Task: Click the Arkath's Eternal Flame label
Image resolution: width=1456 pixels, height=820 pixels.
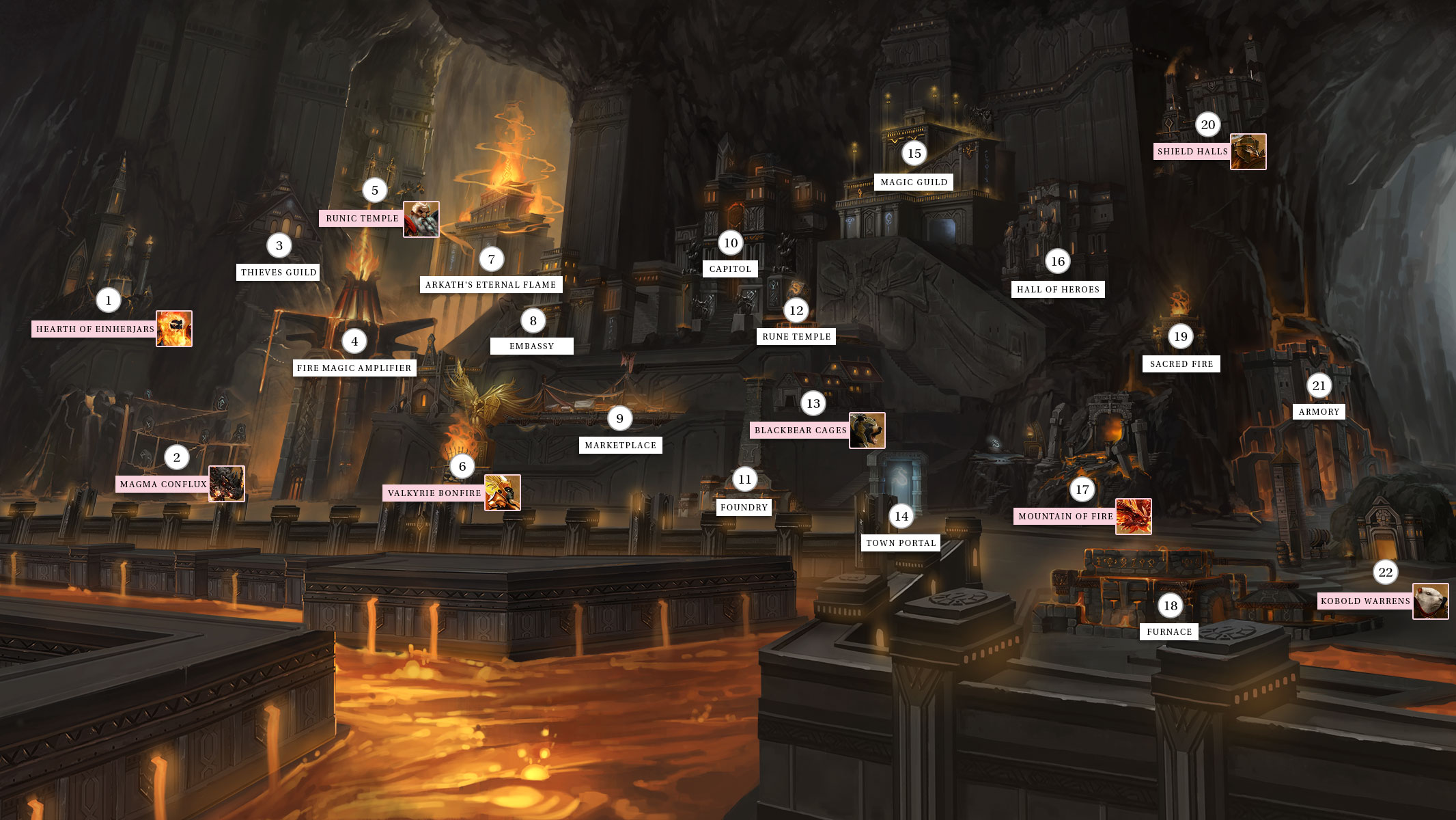Action: 490,285
